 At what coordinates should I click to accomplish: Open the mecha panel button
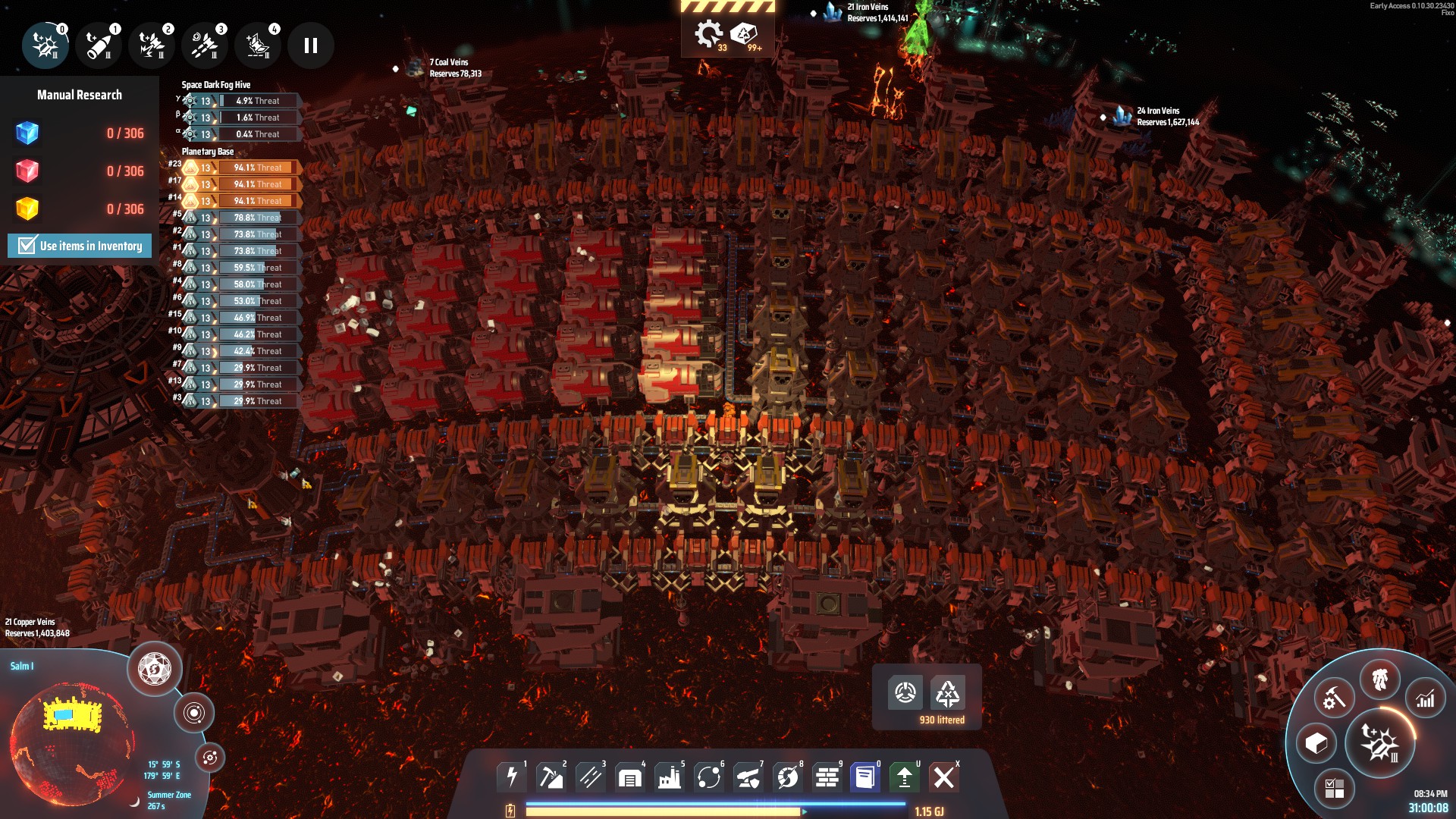pos(1379,679)
